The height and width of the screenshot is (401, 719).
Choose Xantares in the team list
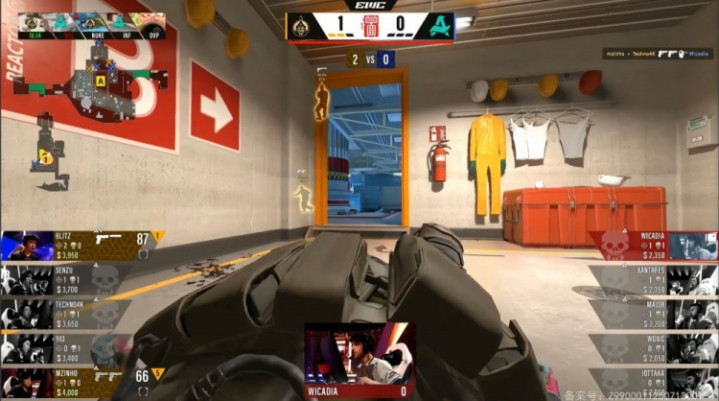[x=653, y=278]
